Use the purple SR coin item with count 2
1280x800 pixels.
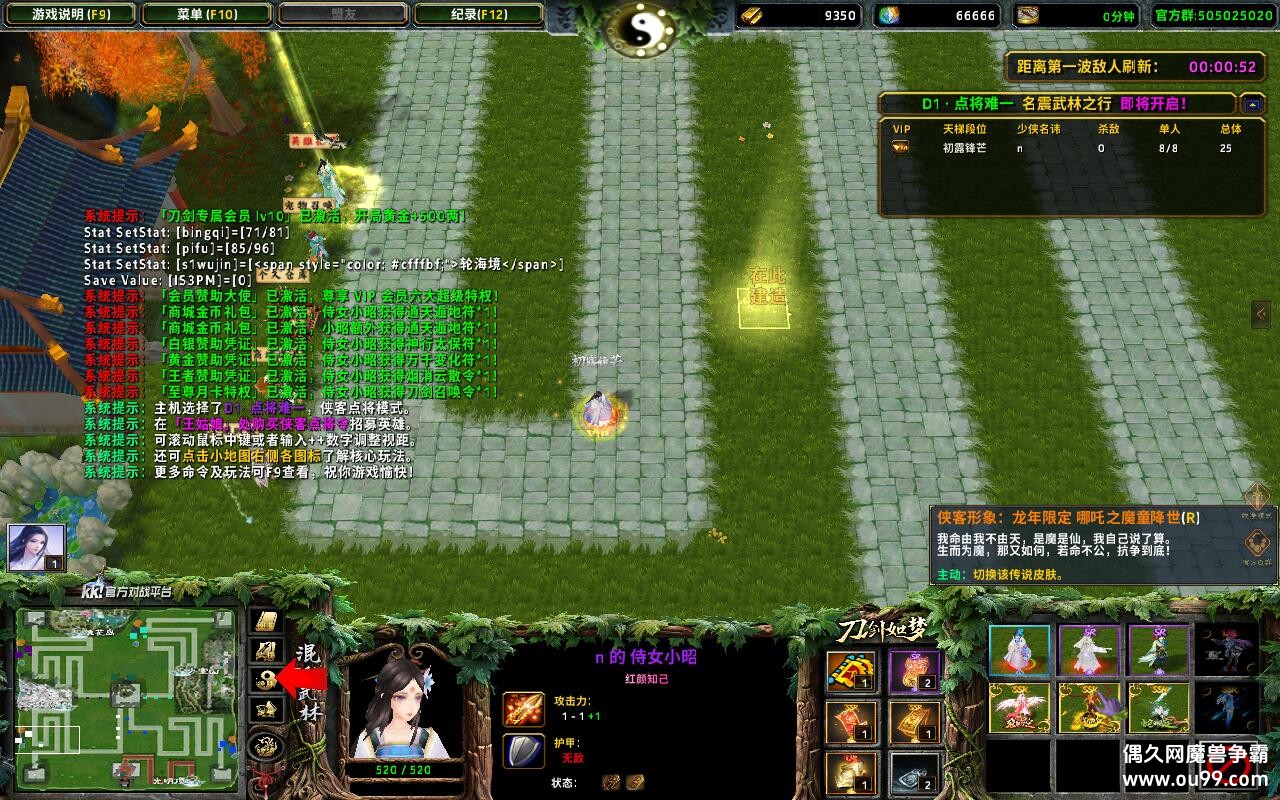(x=914, y=670)
